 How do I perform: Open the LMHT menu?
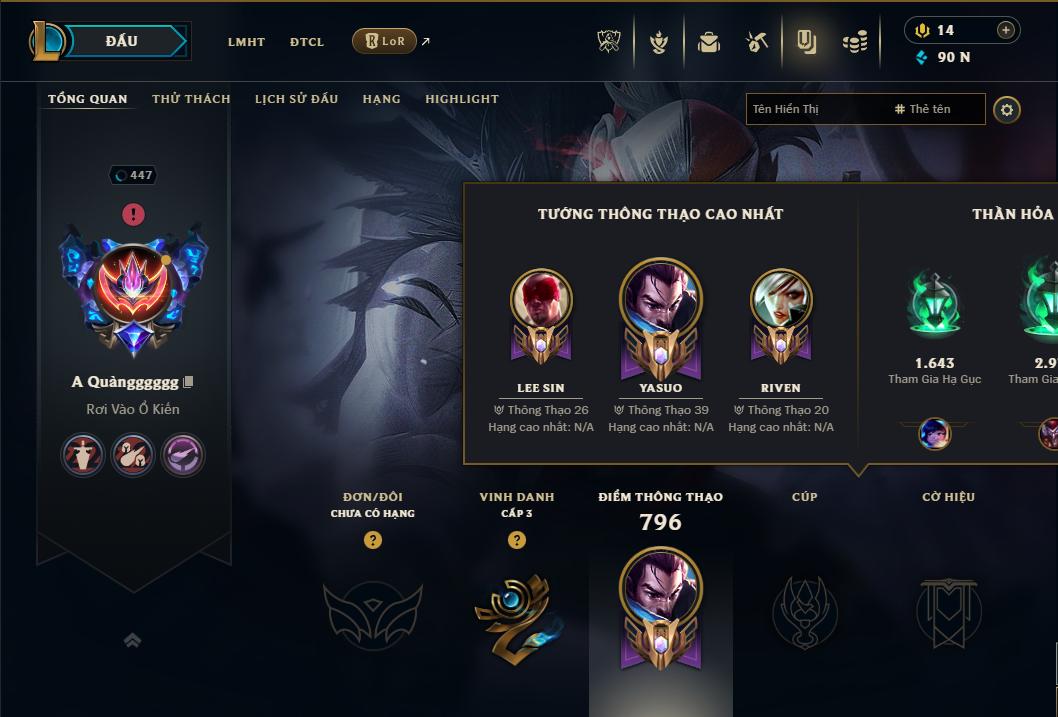[246, 42]
